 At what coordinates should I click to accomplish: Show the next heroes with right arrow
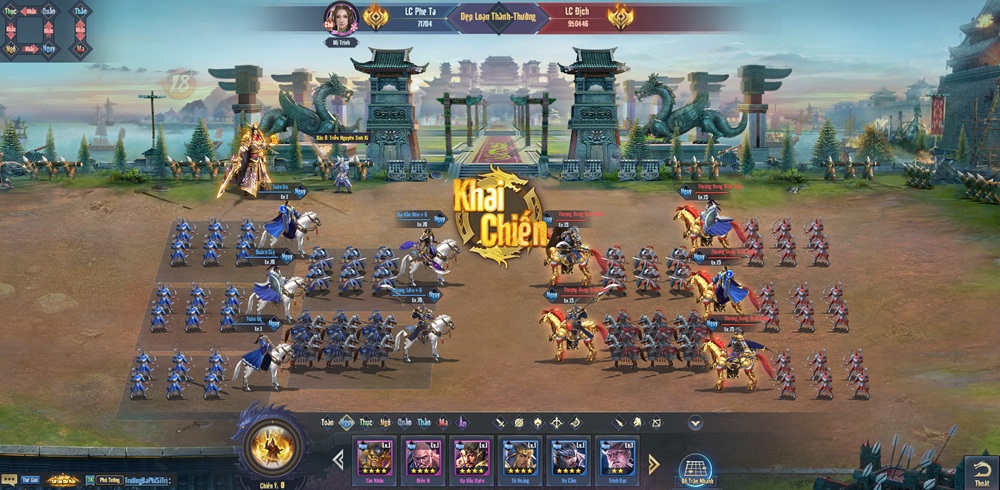point(654,462)
